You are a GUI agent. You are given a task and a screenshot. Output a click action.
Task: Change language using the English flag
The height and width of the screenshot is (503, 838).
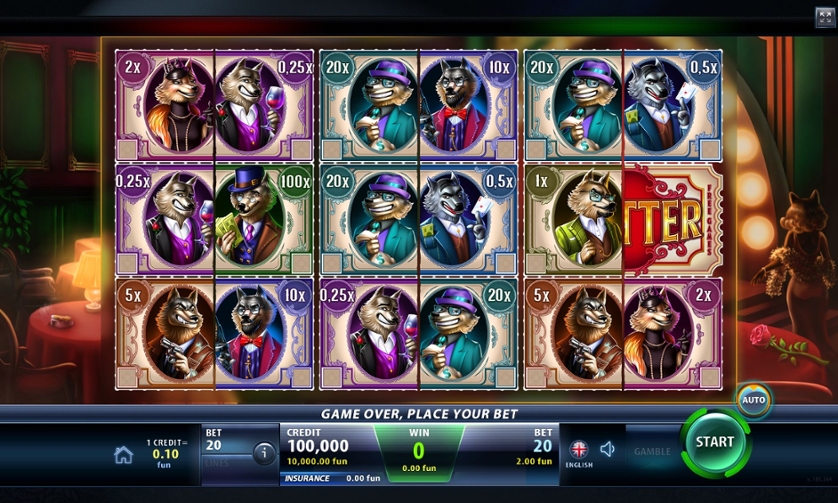[x=579, y=451]
